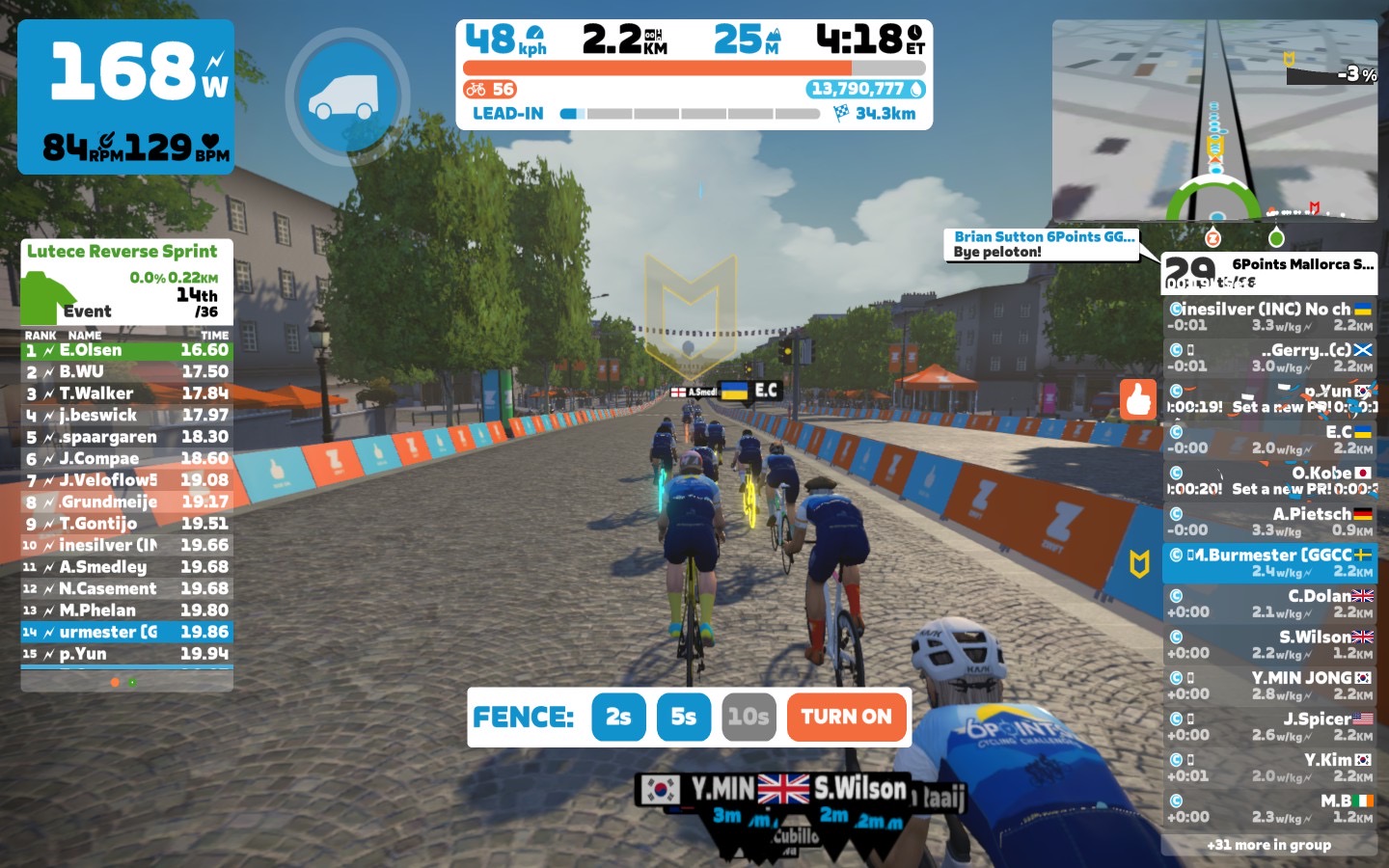Give a Ride On thumbs up
Image resolution: width=1389 pixels, height=868 pixels.
pos(1138,398)
